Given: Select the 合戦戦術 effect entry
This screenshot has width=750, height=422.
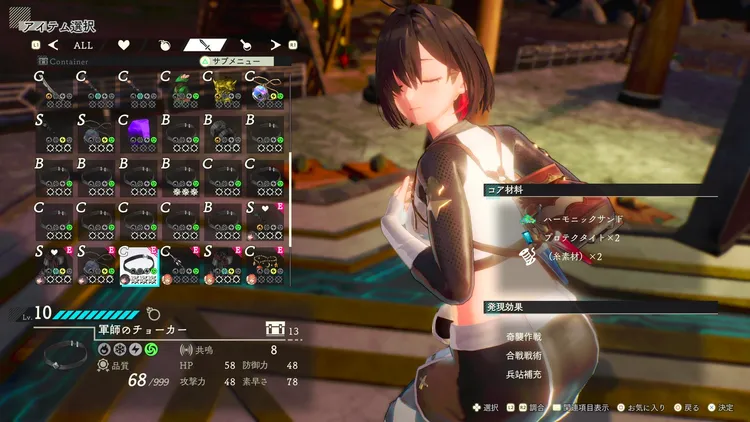Looking at the screenshot, I should (x=524, y=355).
